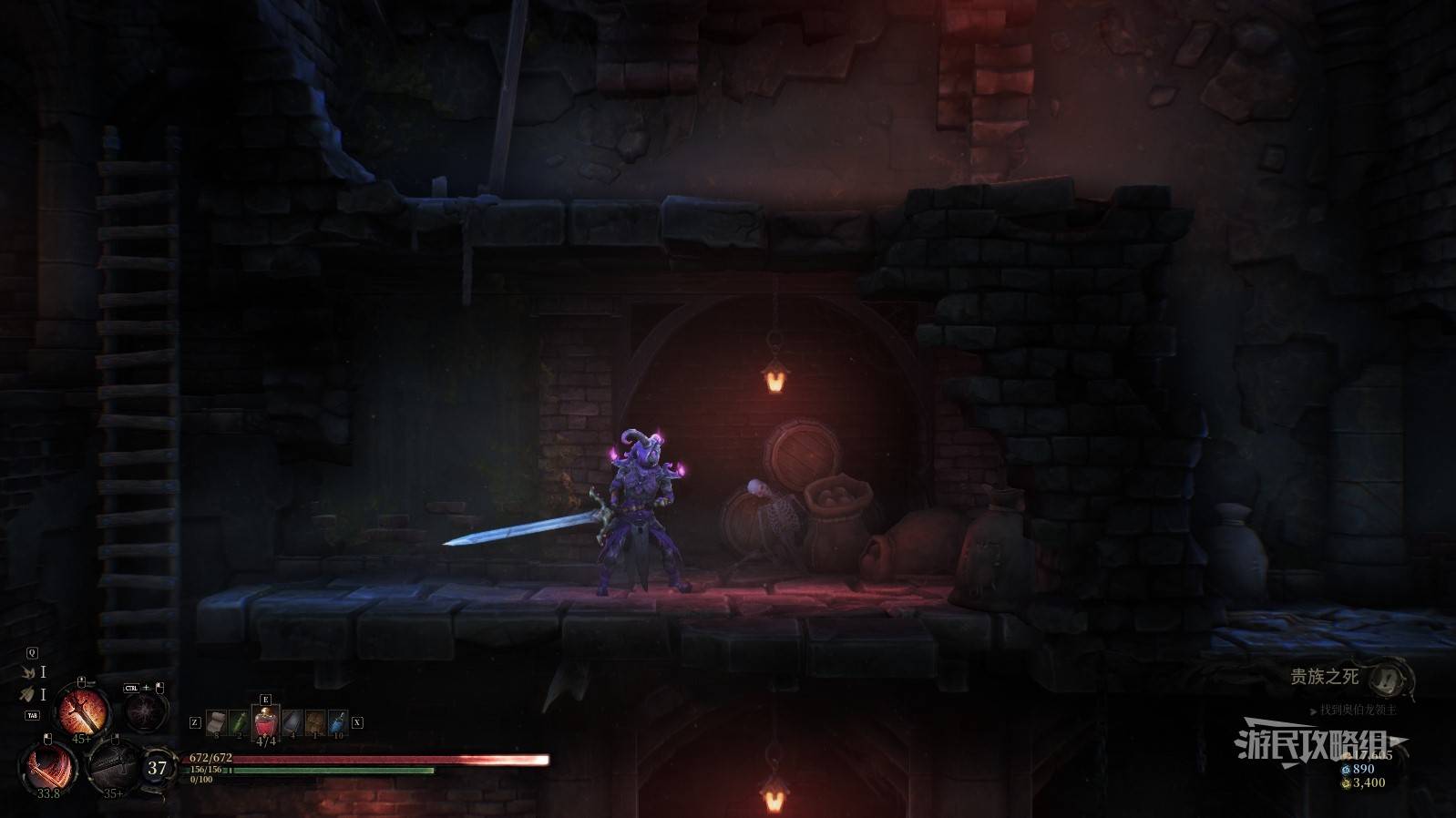Image resolution: width=1456 pixels, height=818 pixels.
Task: Select the scroll item in quickbar
Action: pos(216,723)
